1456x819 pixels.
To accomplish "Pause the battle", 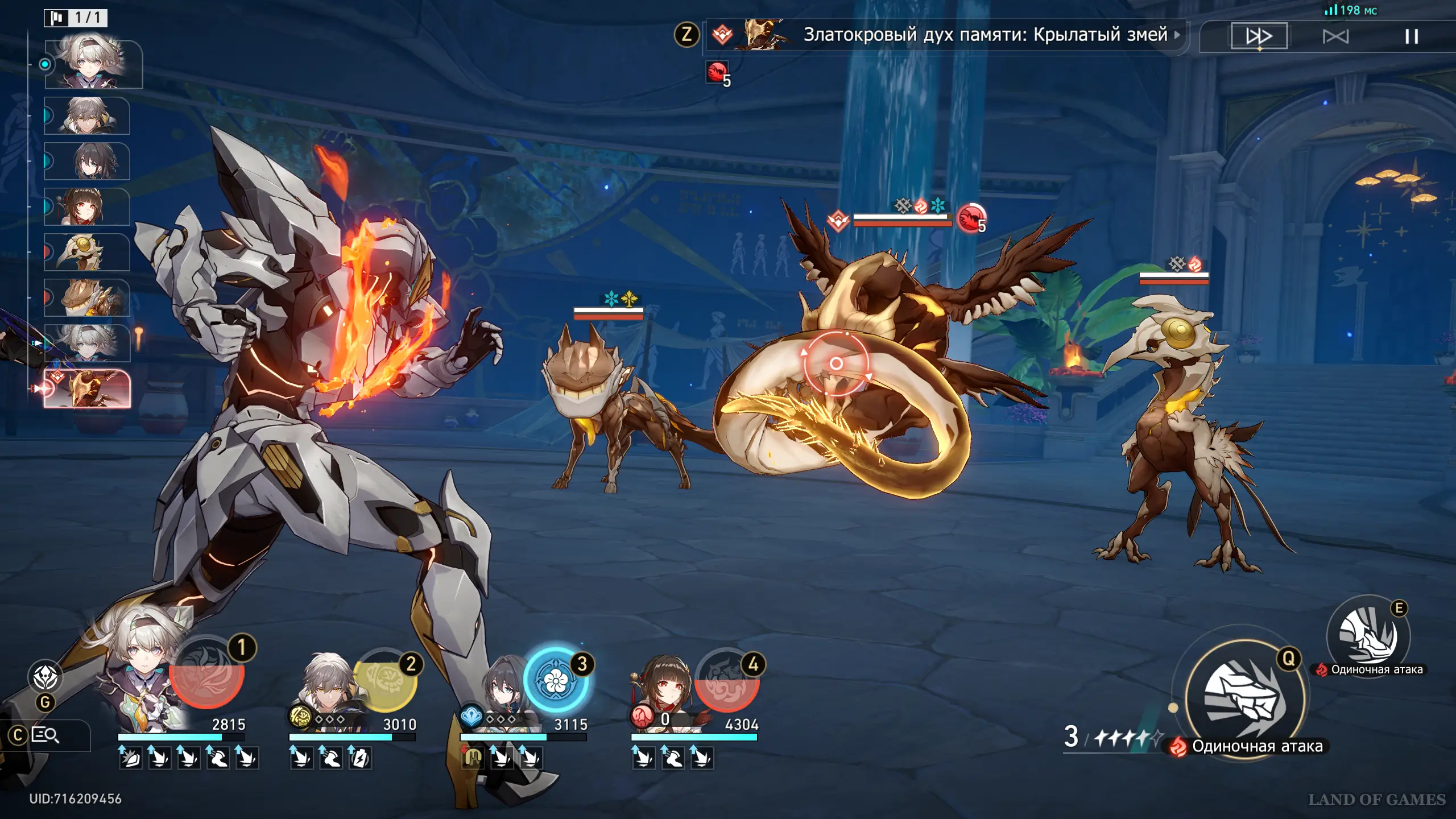I will tap(1411, 36).
